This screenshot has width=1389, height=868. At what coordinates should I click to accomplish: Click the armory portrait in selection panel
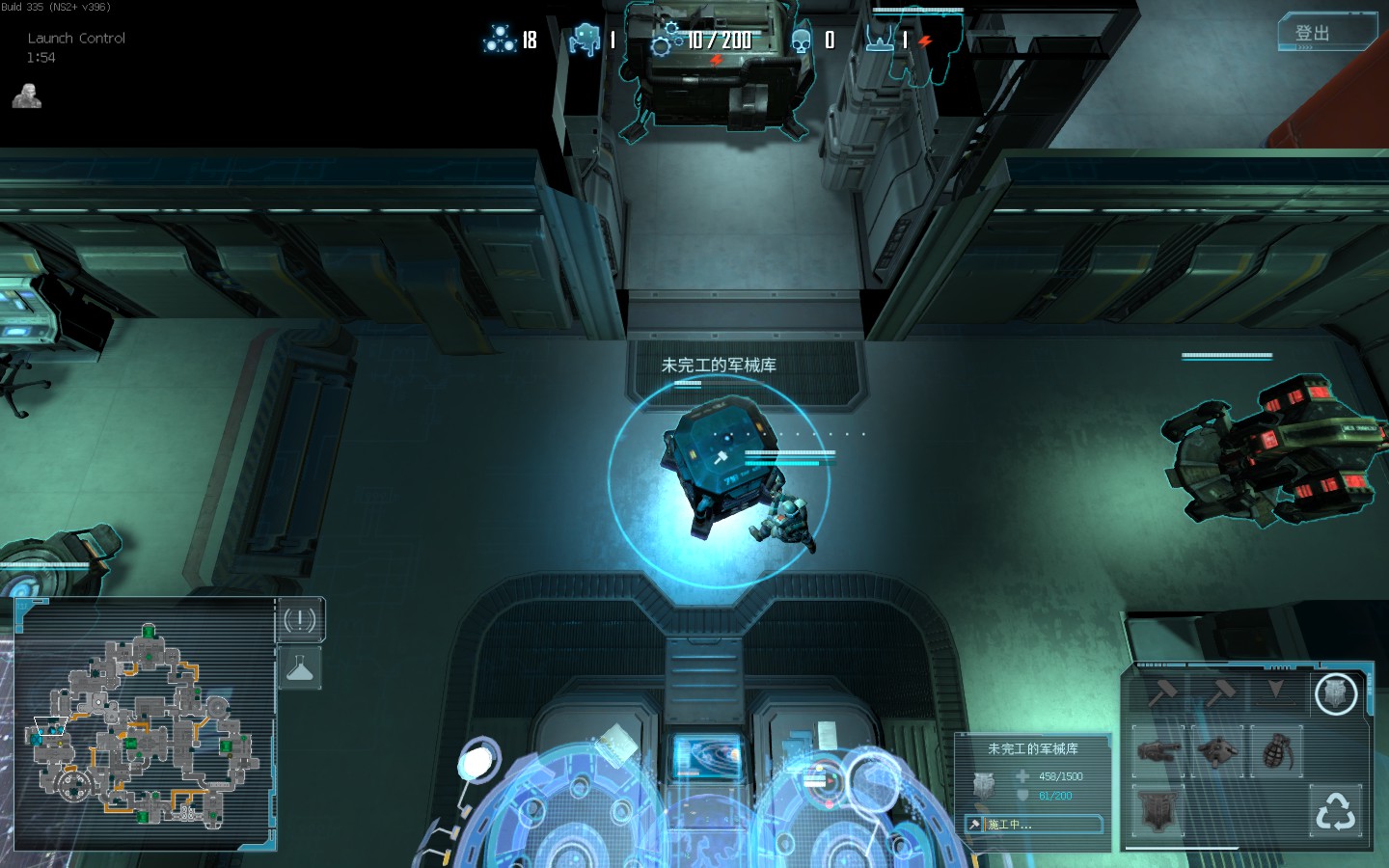(x=983, y=785)
